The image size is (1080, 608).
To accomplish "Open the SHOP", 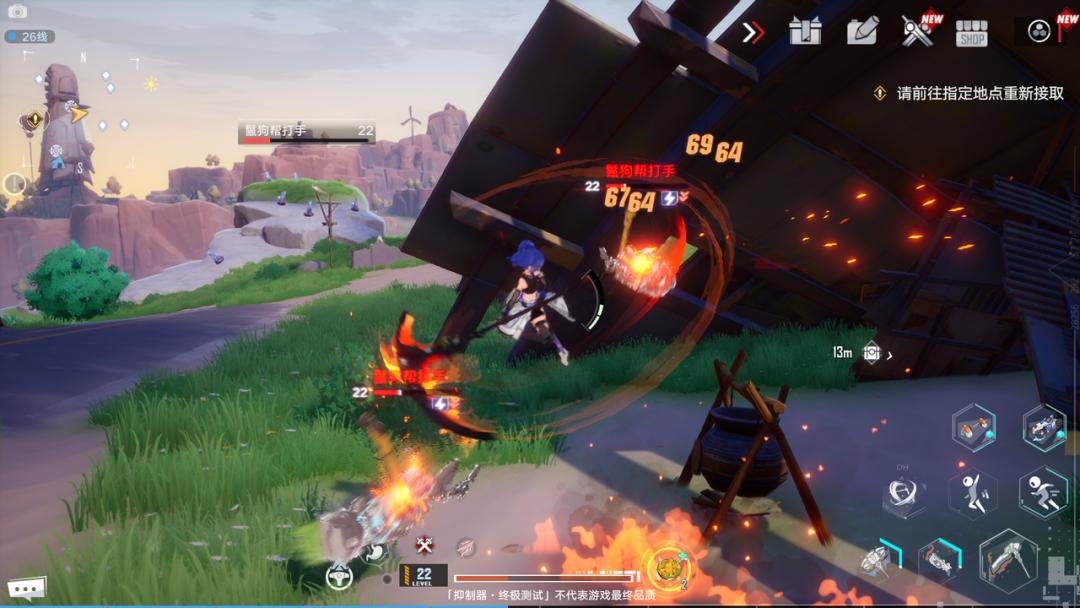I will tap(971, 33).
